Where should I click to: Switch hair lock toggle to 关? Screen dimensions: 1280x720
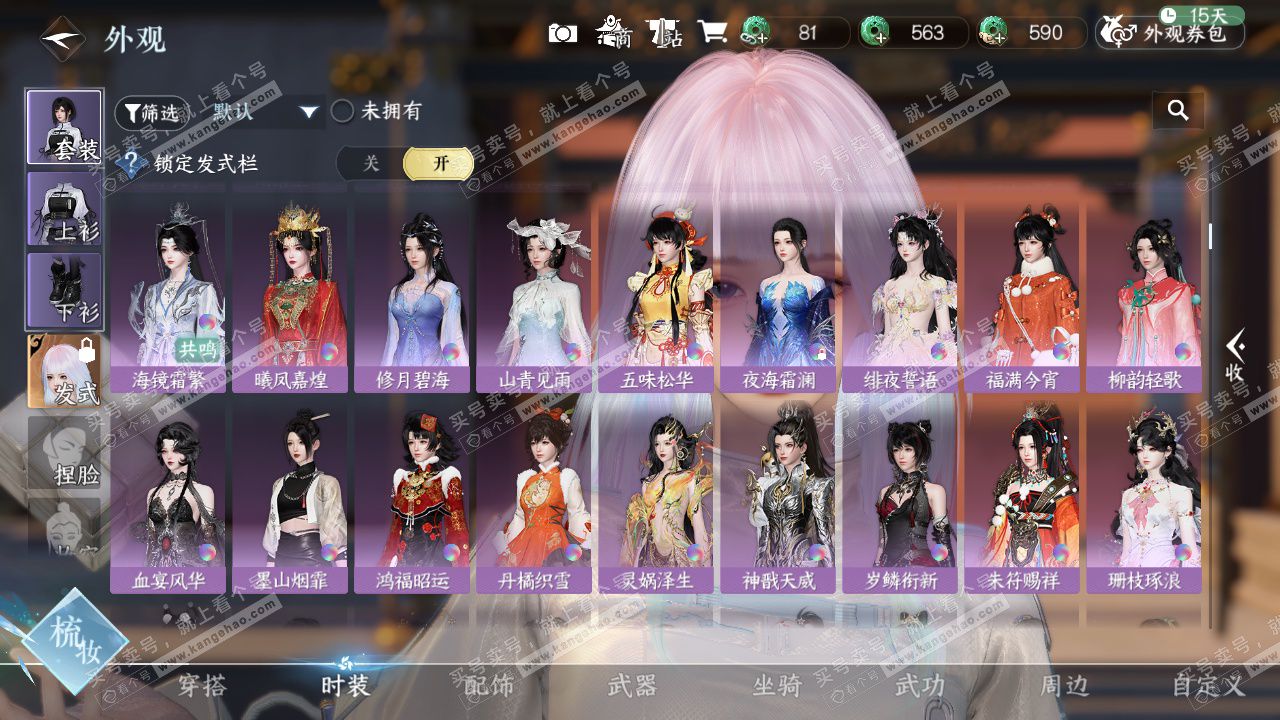[x=371, y=164]
